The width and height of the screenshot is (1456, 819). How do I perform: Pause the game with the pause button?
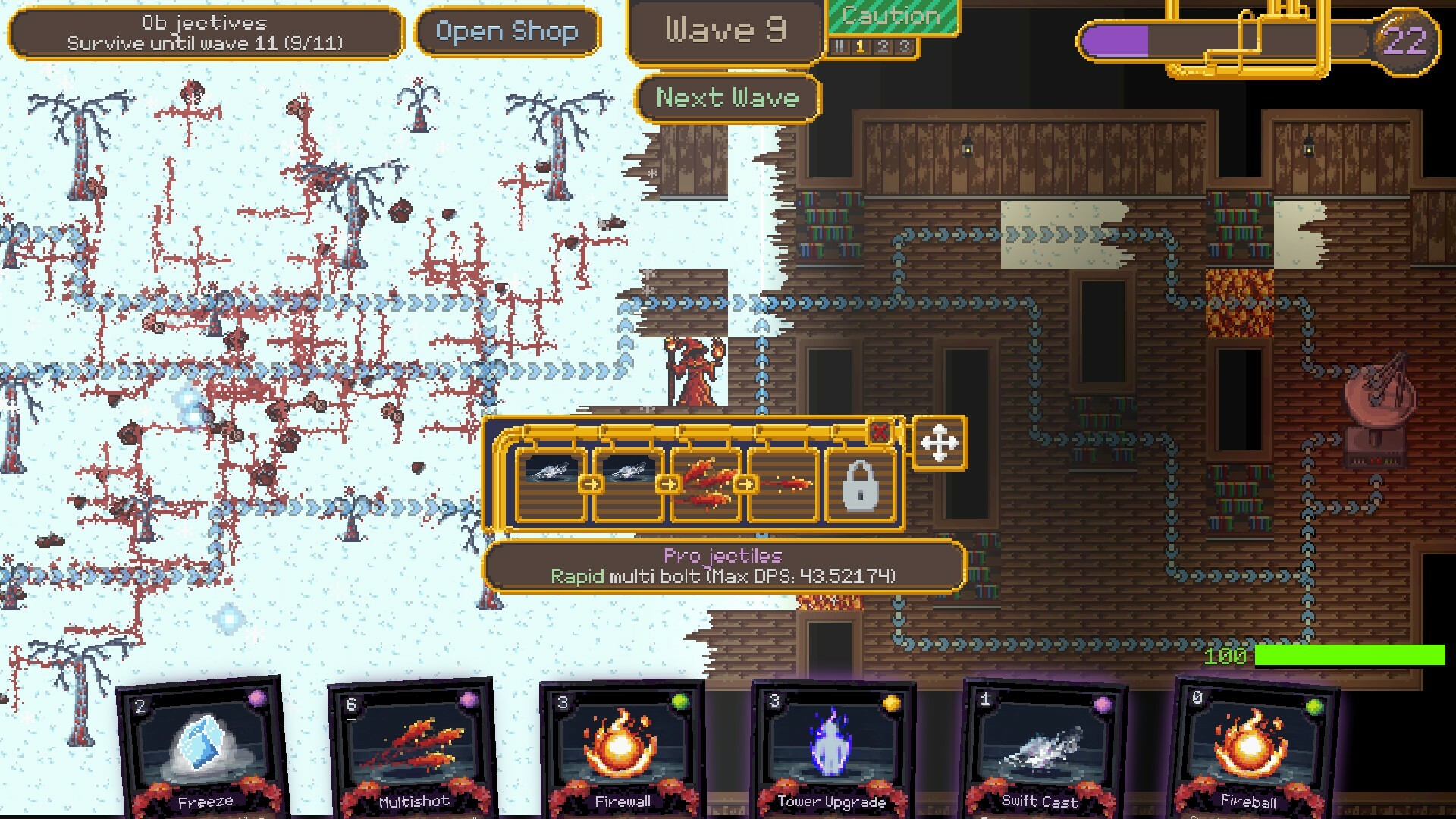tap(839, 47)
